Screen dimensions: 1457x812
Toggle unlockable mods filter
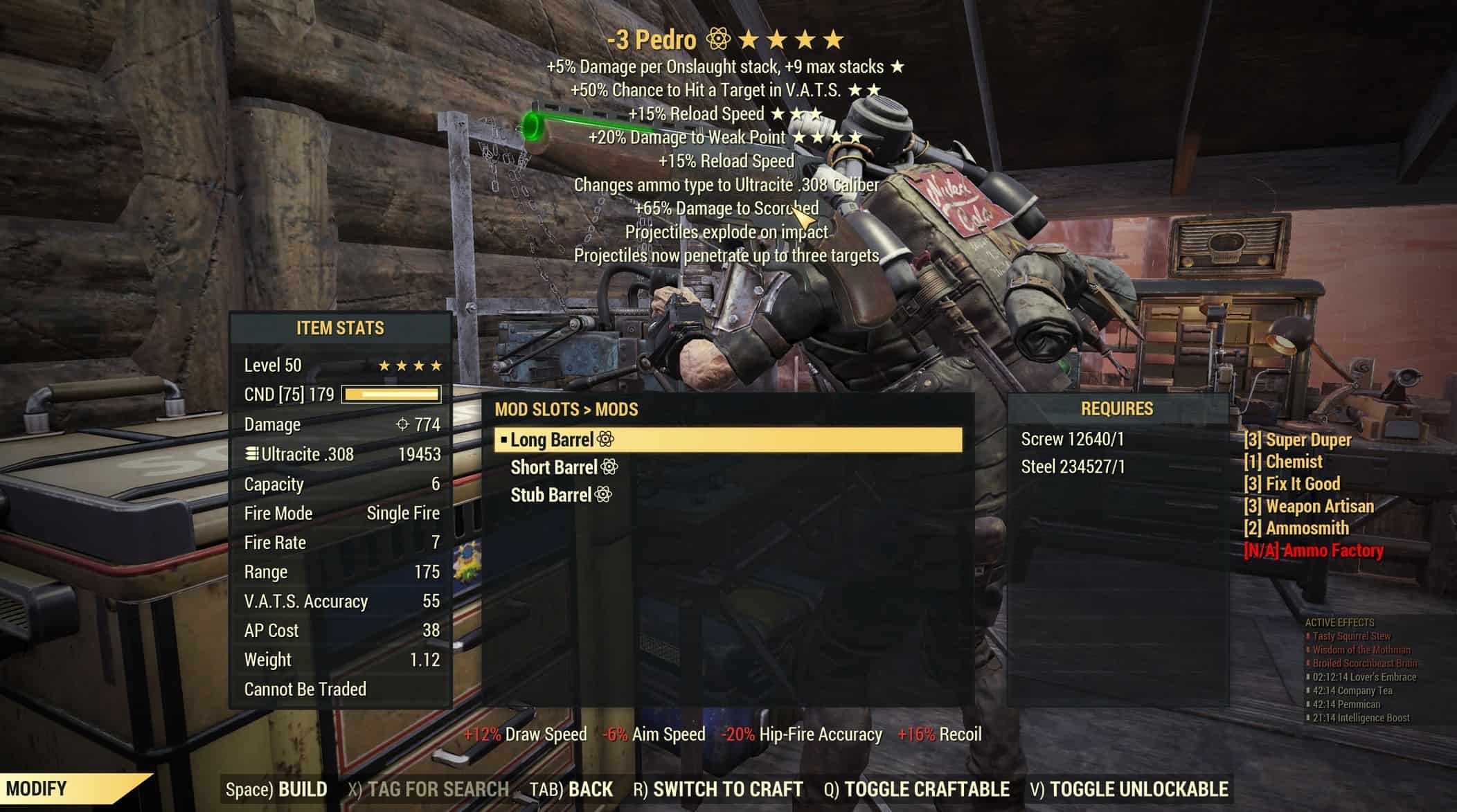(1129, 789)
